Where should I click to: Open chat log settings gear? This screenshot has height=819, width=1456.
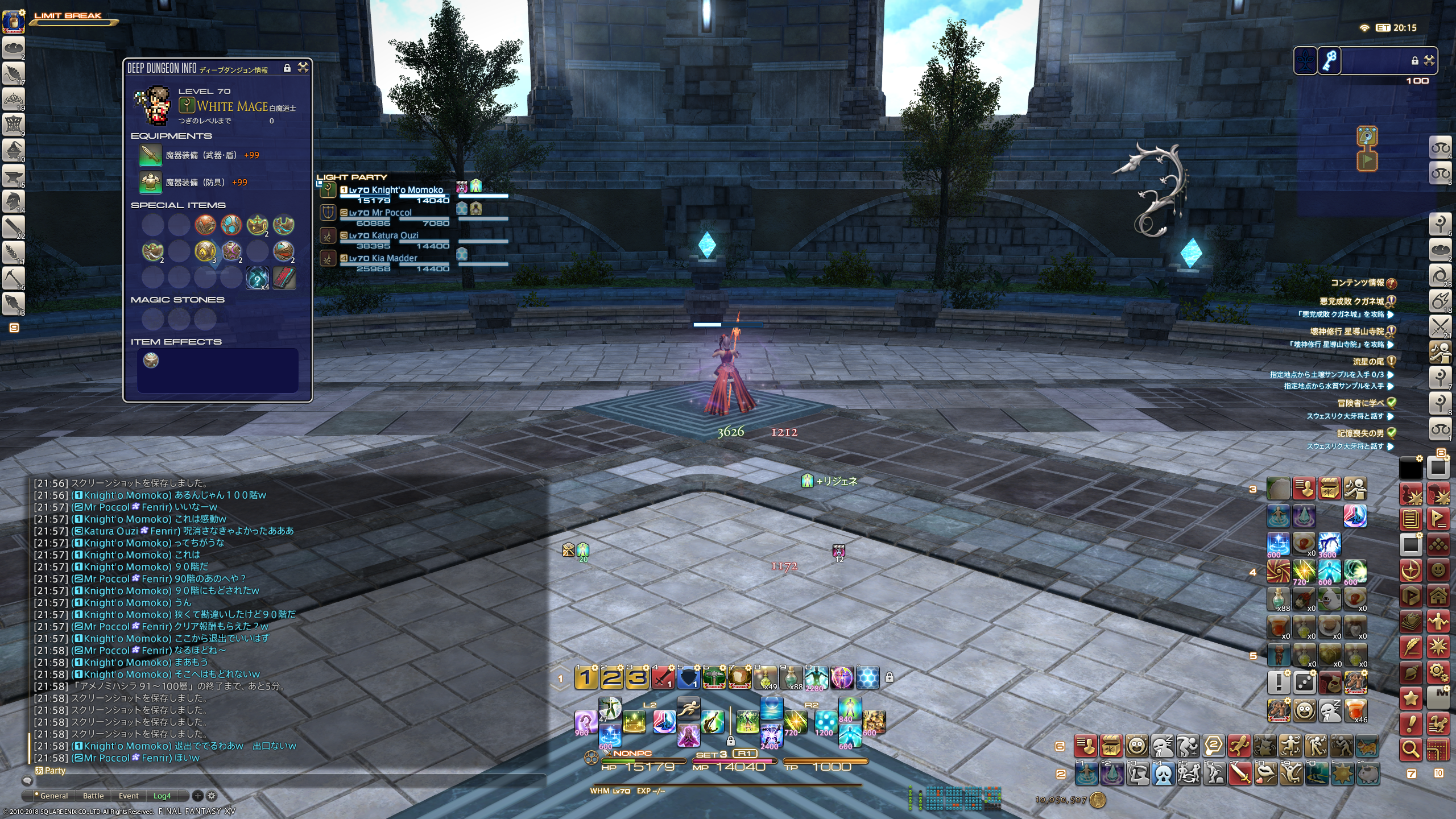(x=211, y=796)
